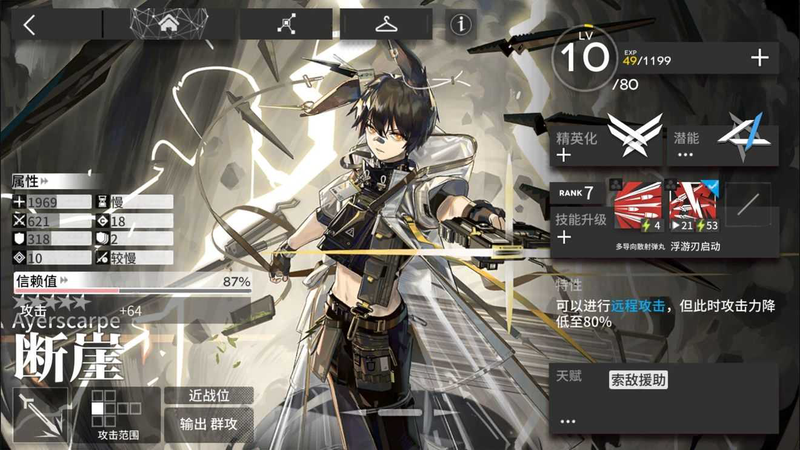Viewport: 800px width, 450px height.
Task: Click the 近战位 melee position tag
Action: tap(209, 395)
